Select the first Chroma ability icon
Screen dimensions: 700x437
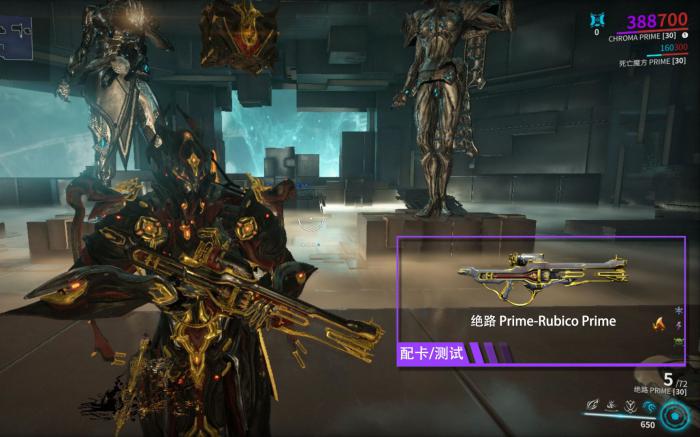[x=592, y=406]
